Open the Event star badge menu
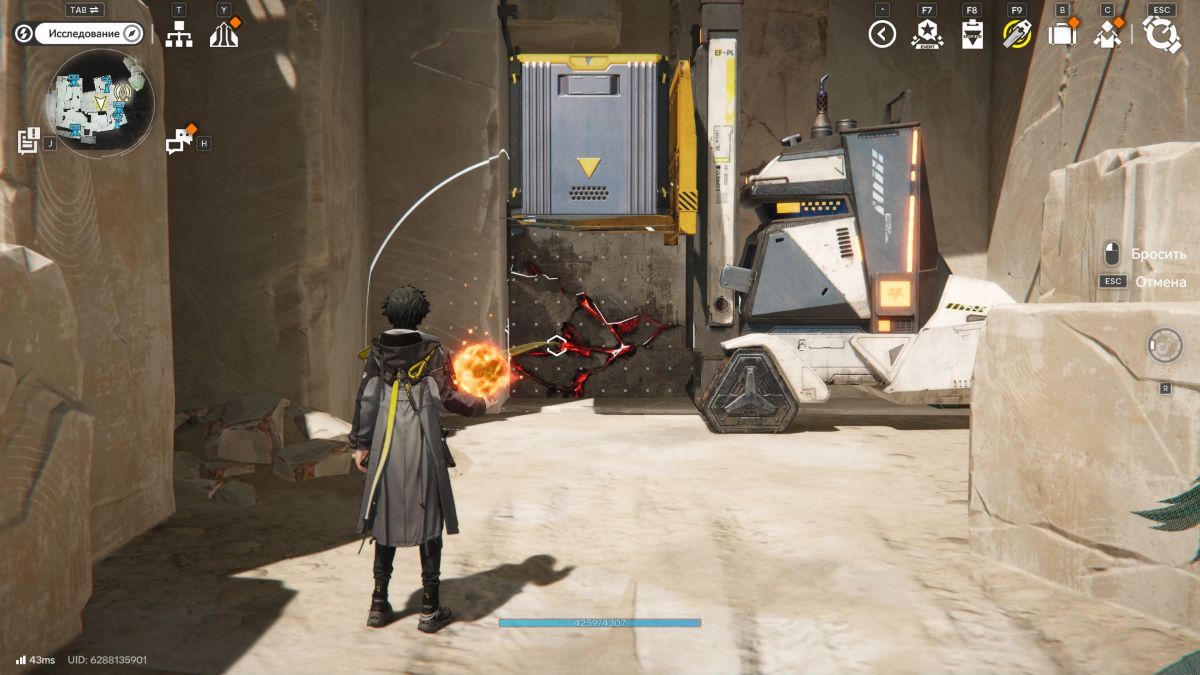 click(927, 35)
